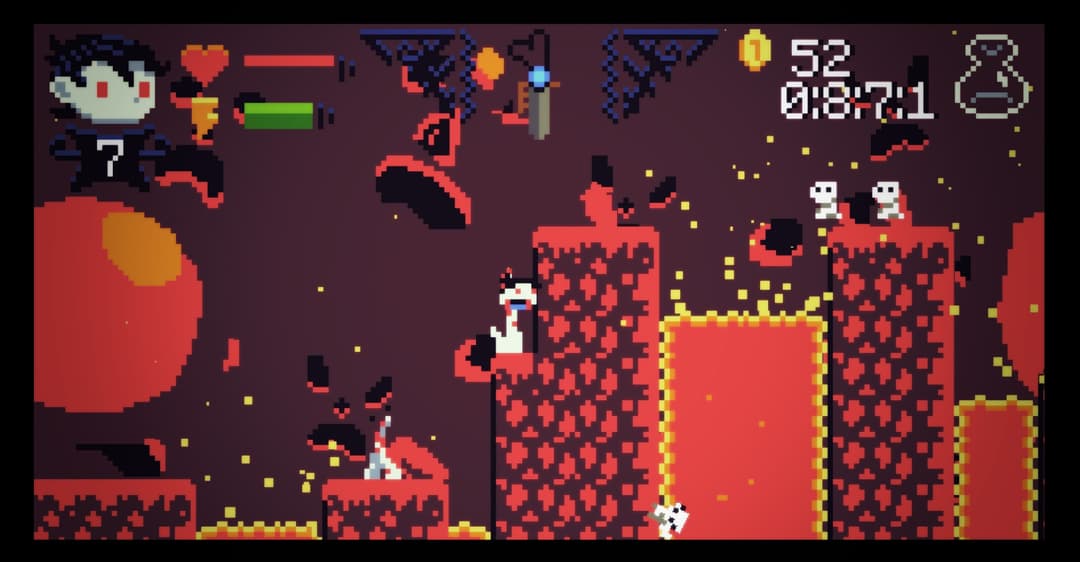Select the red heart health icon
The image size is (1080, 562).
click(204, 63)
